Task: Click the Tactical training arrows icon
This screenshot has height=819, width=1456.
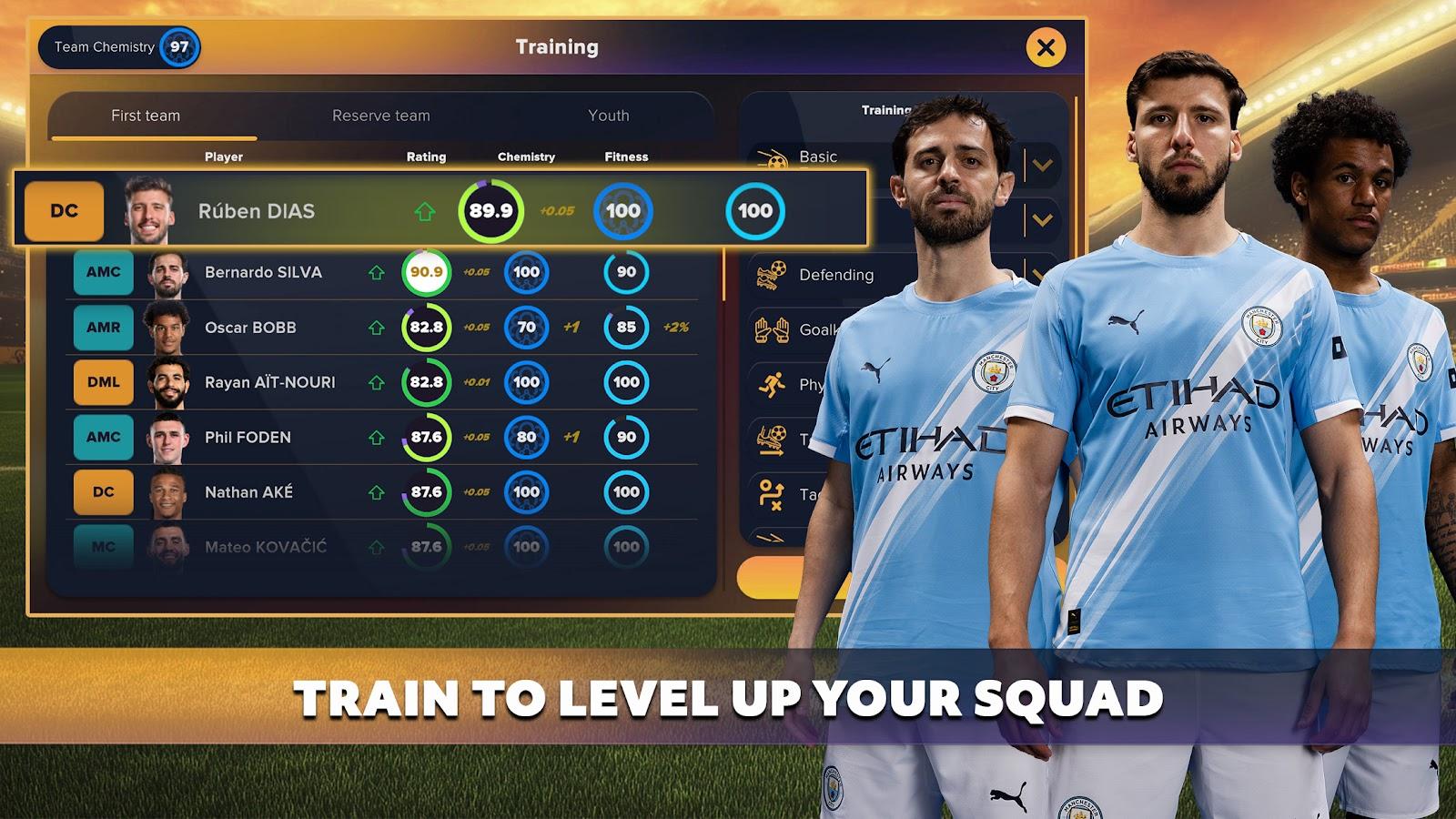Action: tap(773, 491)
